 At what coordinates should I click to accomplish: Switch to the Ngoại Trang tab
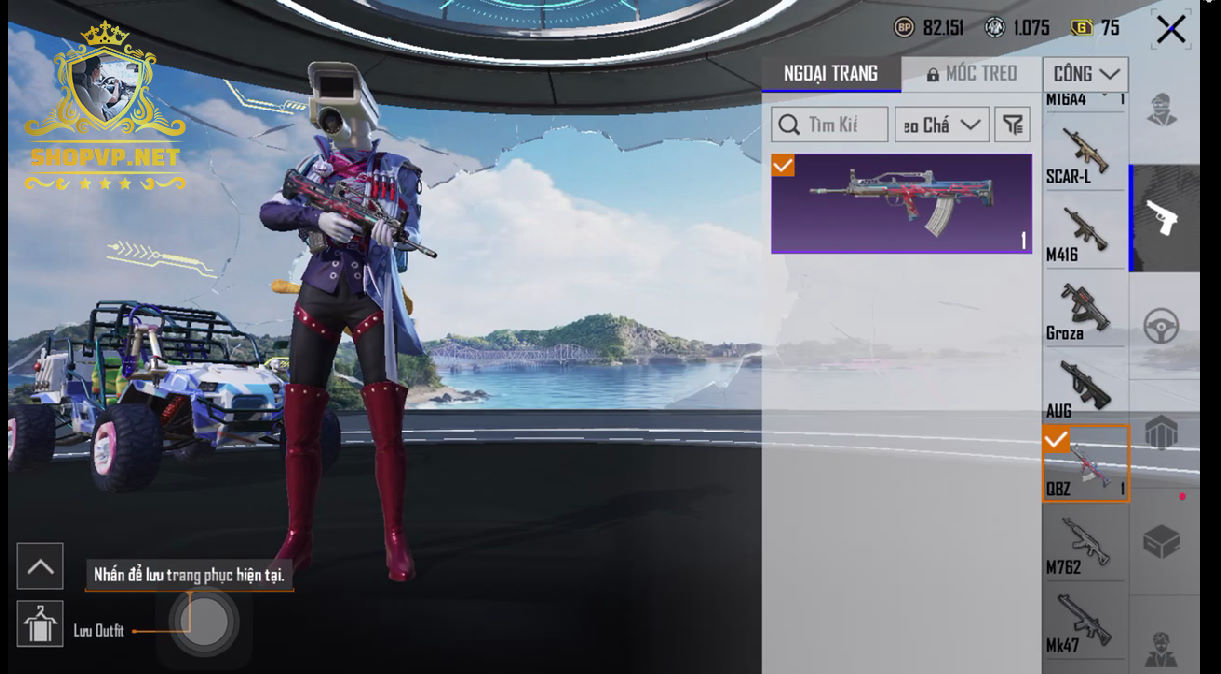tap(831, 74)
